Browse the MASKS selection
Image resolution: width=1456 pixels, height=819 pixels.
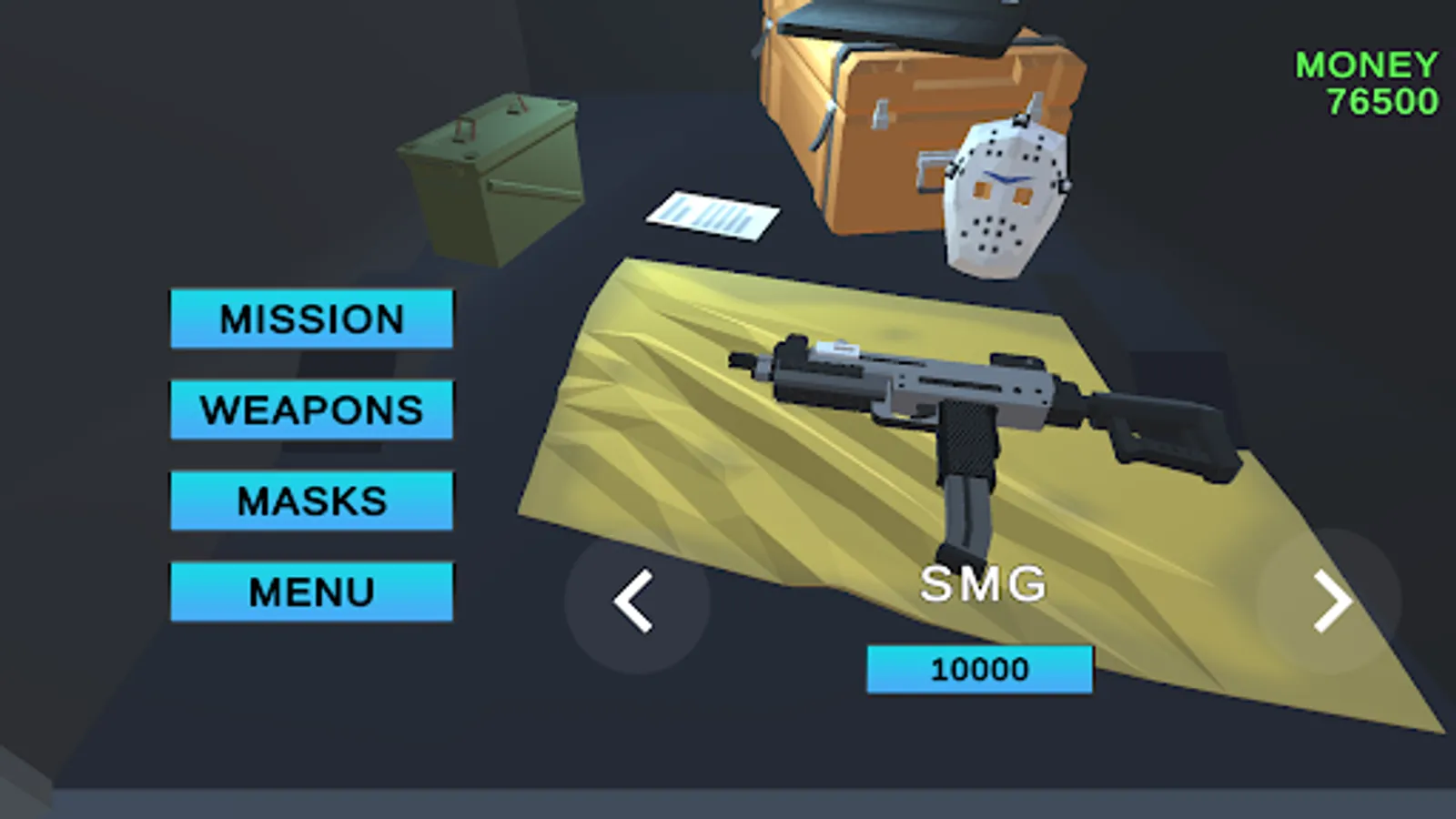click(310, 501)
